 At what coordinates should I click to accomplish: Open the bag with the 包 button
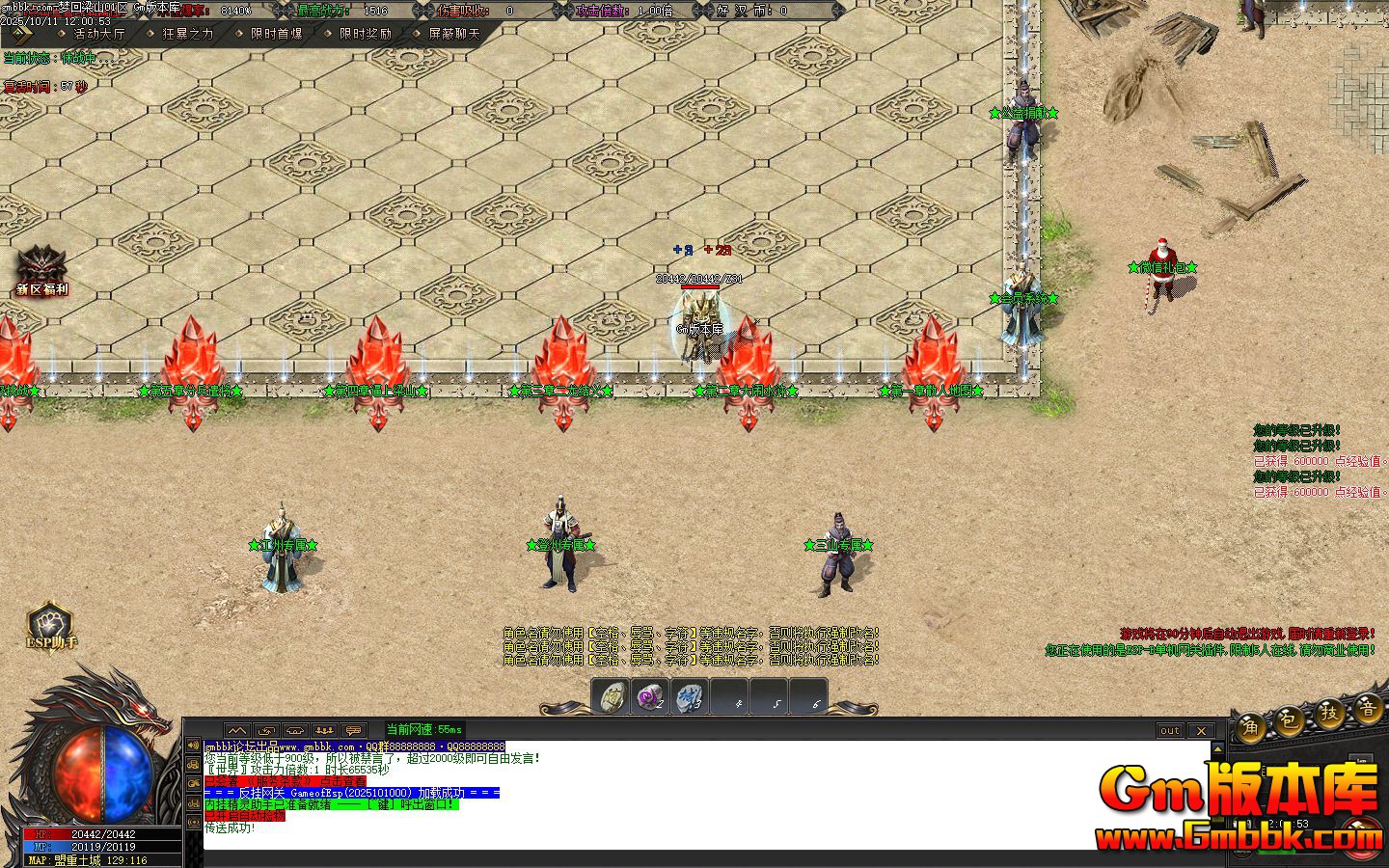coord(1291,719)
